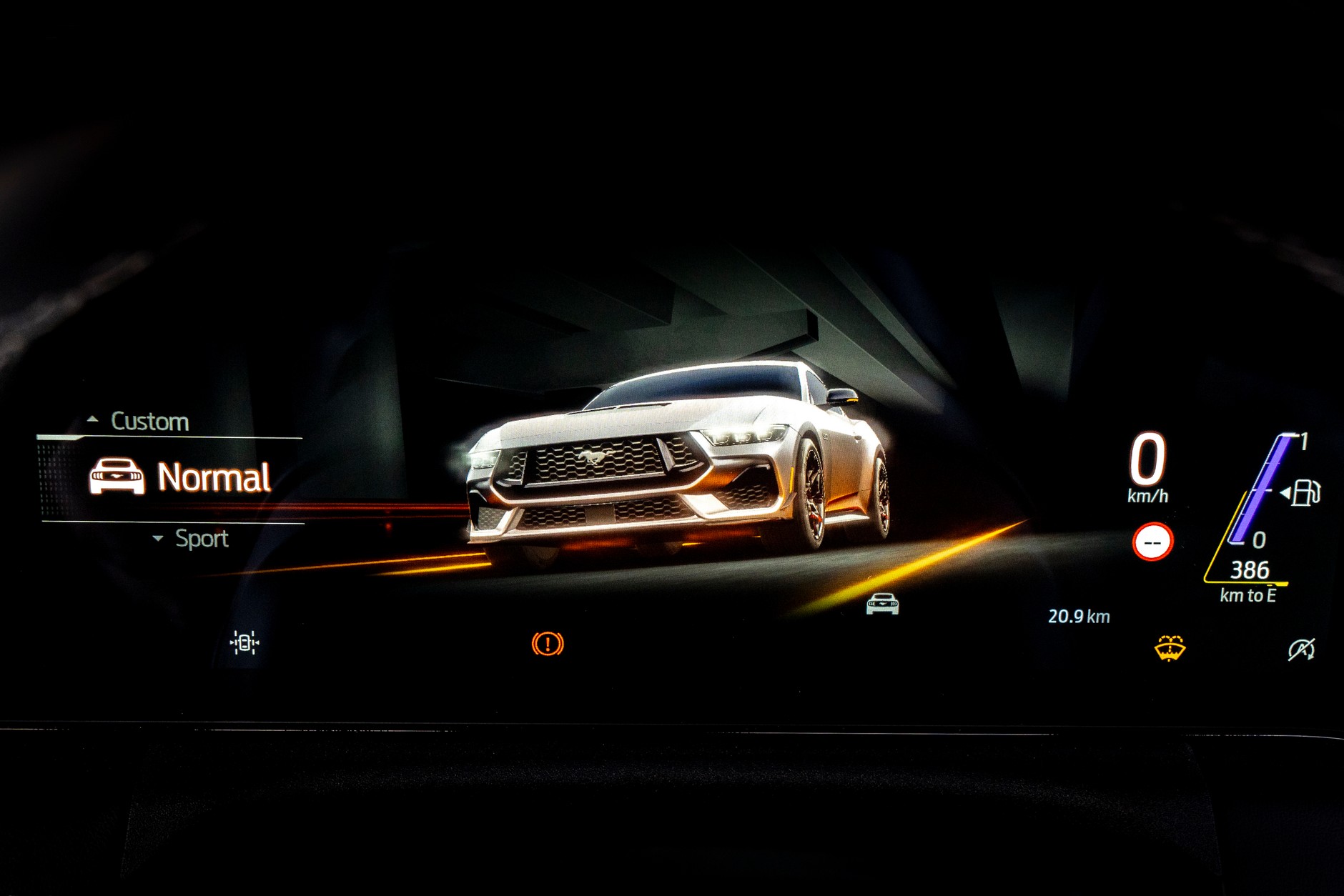Click the Normal drive mode label

214,477
